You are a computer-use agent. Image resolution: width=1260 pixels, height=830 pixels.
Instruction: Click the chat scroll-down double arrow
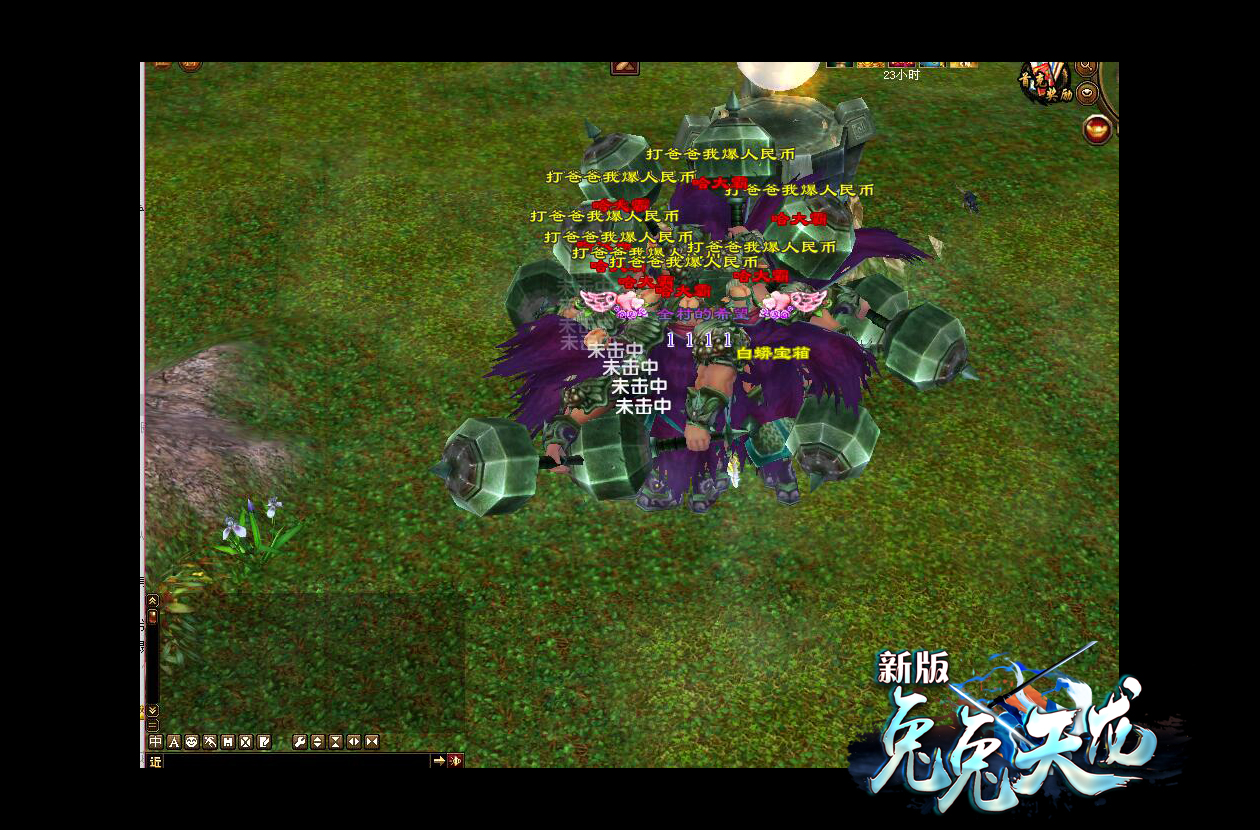pyautogui.click(x=153, y=710)
